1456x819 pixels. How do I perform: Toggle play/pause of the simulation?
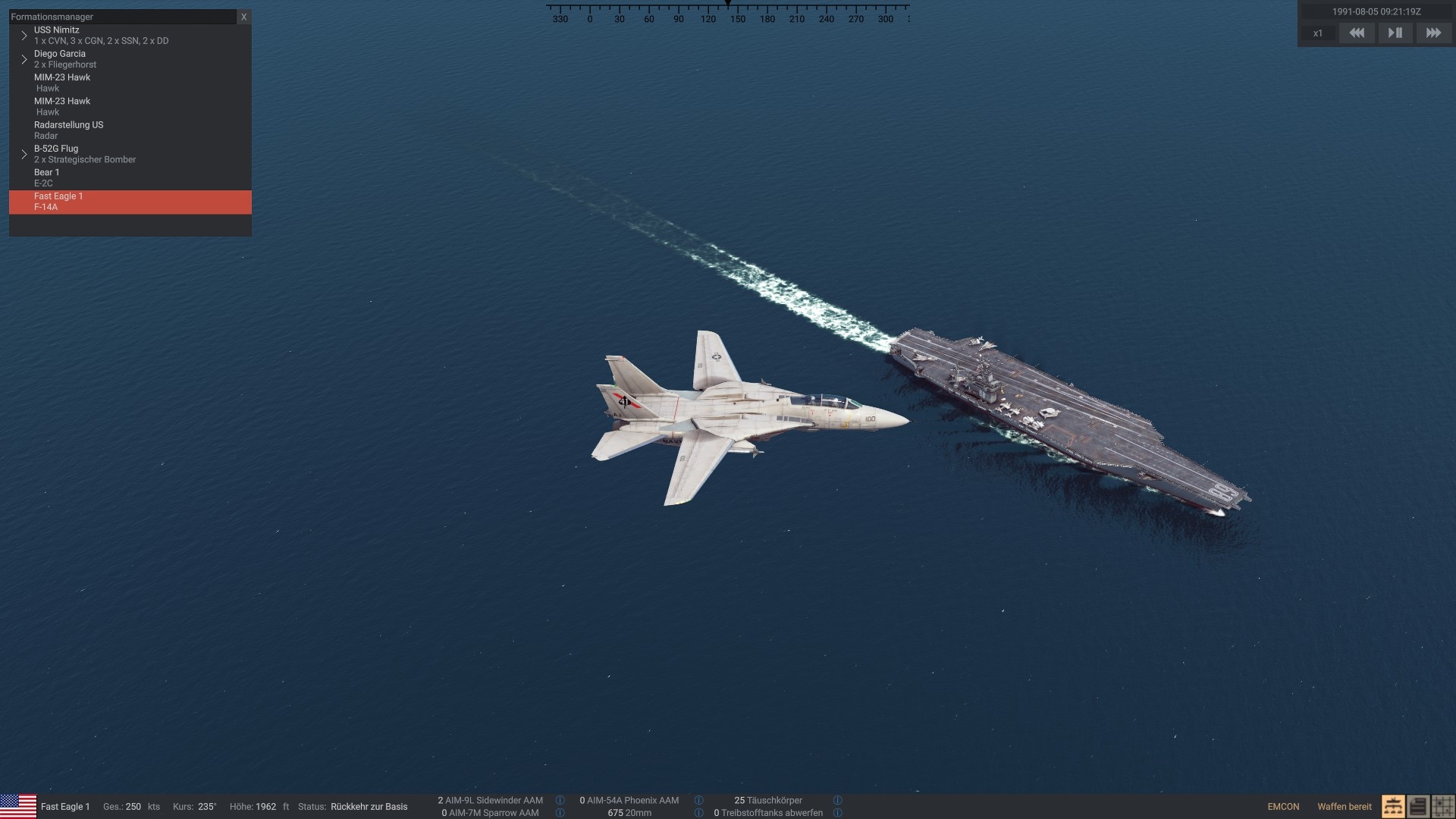[1395, 33]
